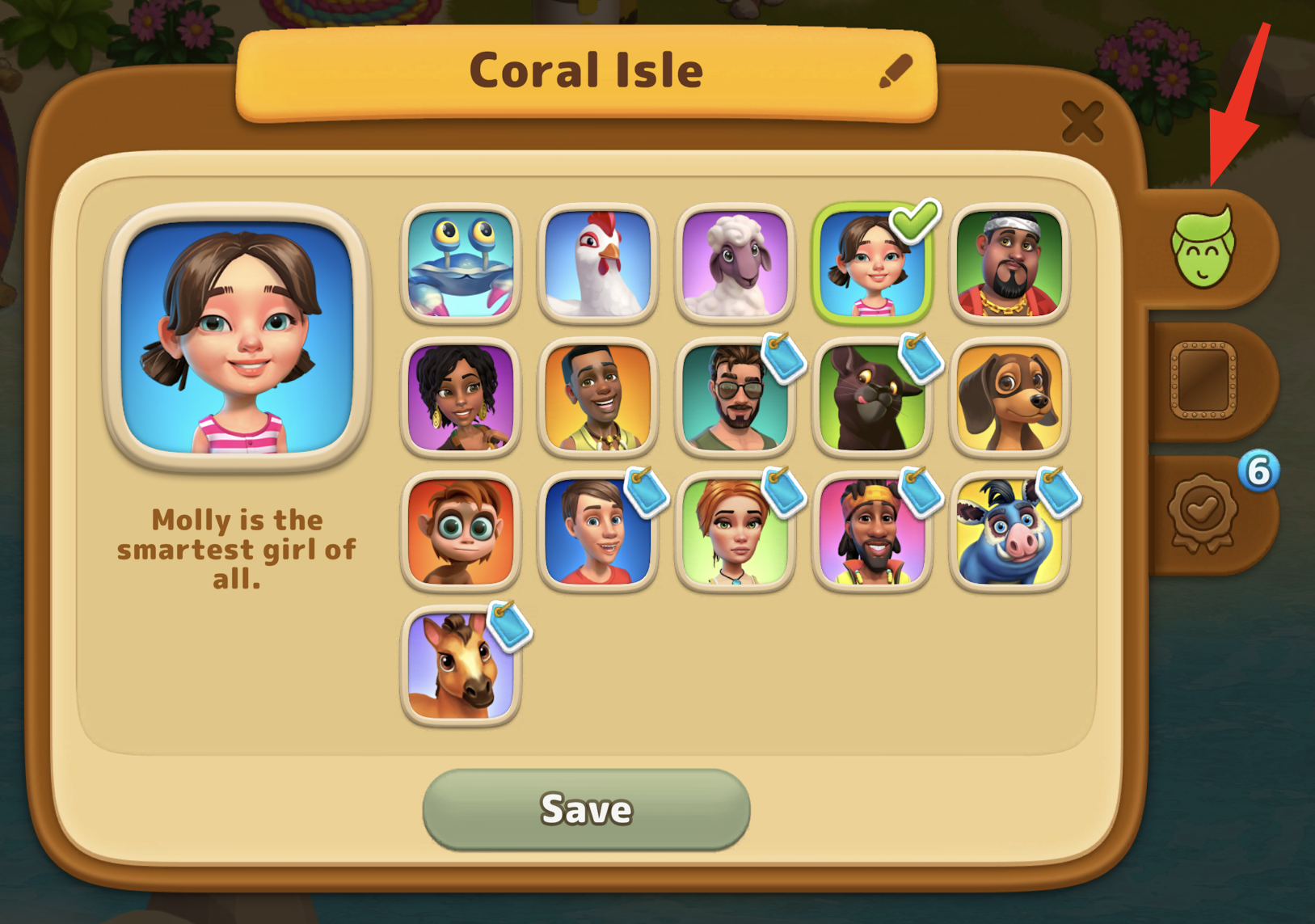This screenshot has width=1315, height=924.
Task: Choose the blue crab avatar
Action: point(461,263)
